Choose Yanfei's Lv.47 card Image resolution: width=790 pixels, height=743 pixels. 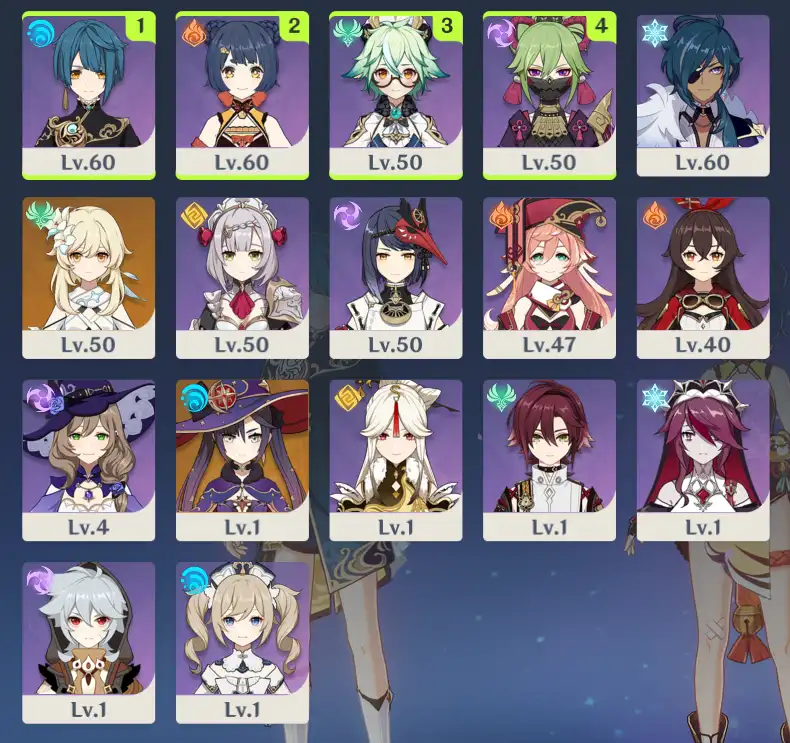click(549, 277)
